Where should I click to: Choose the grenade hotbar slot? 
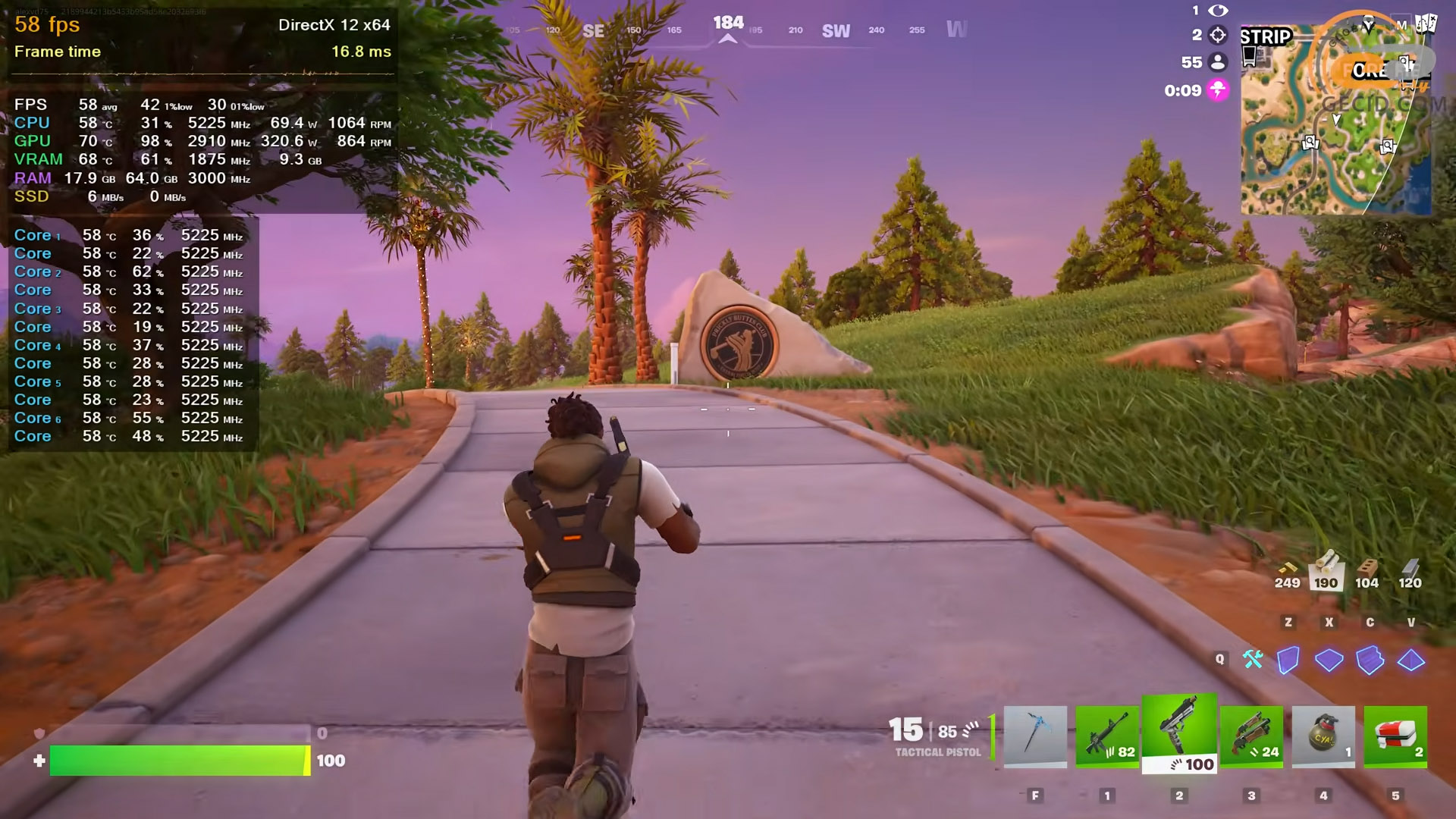tap(1323, 736)
